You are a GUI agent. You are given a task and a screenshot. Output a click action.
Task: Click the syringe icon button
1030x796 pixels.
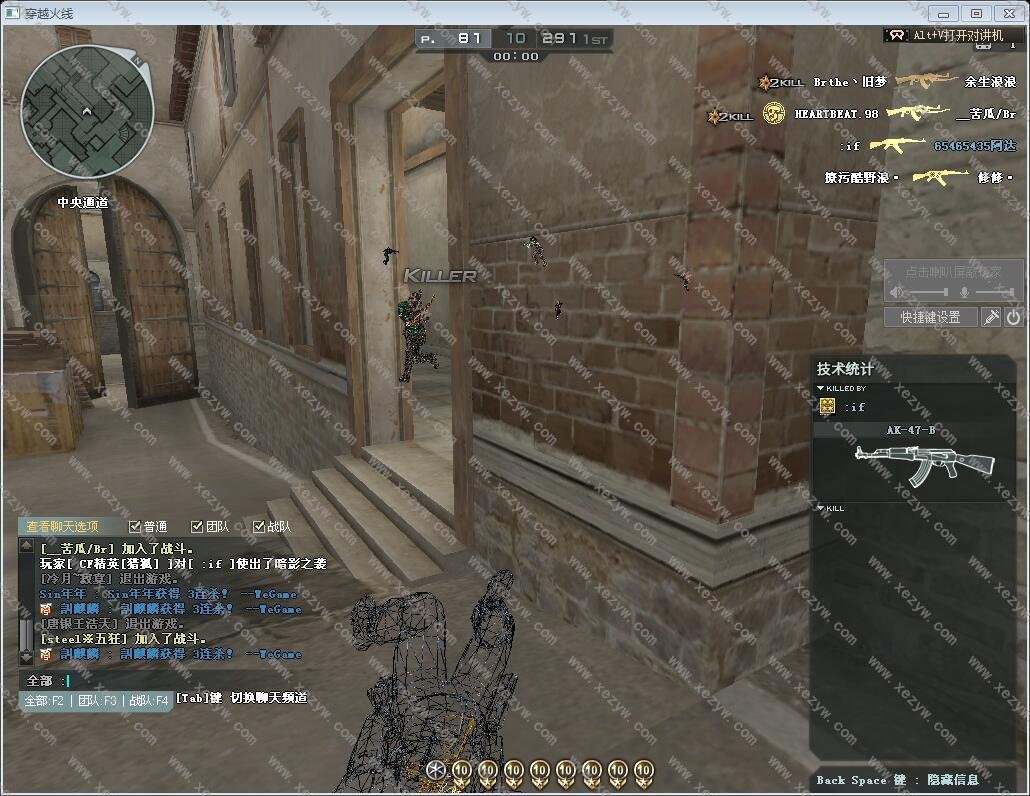click(991, 317)
